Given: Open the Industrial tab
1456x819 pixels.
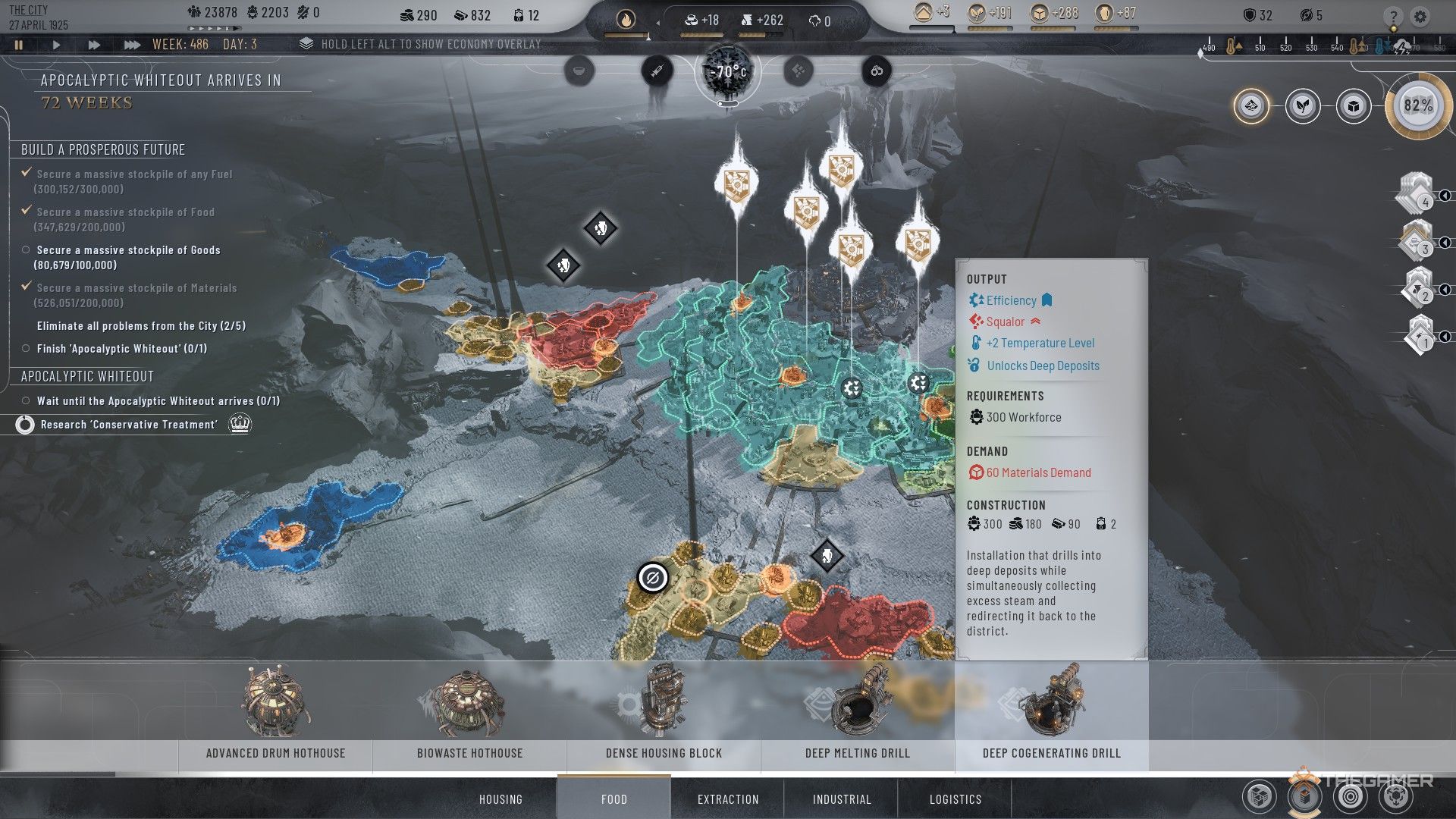Looking at the screenshot, I should [x=842, y=799].
